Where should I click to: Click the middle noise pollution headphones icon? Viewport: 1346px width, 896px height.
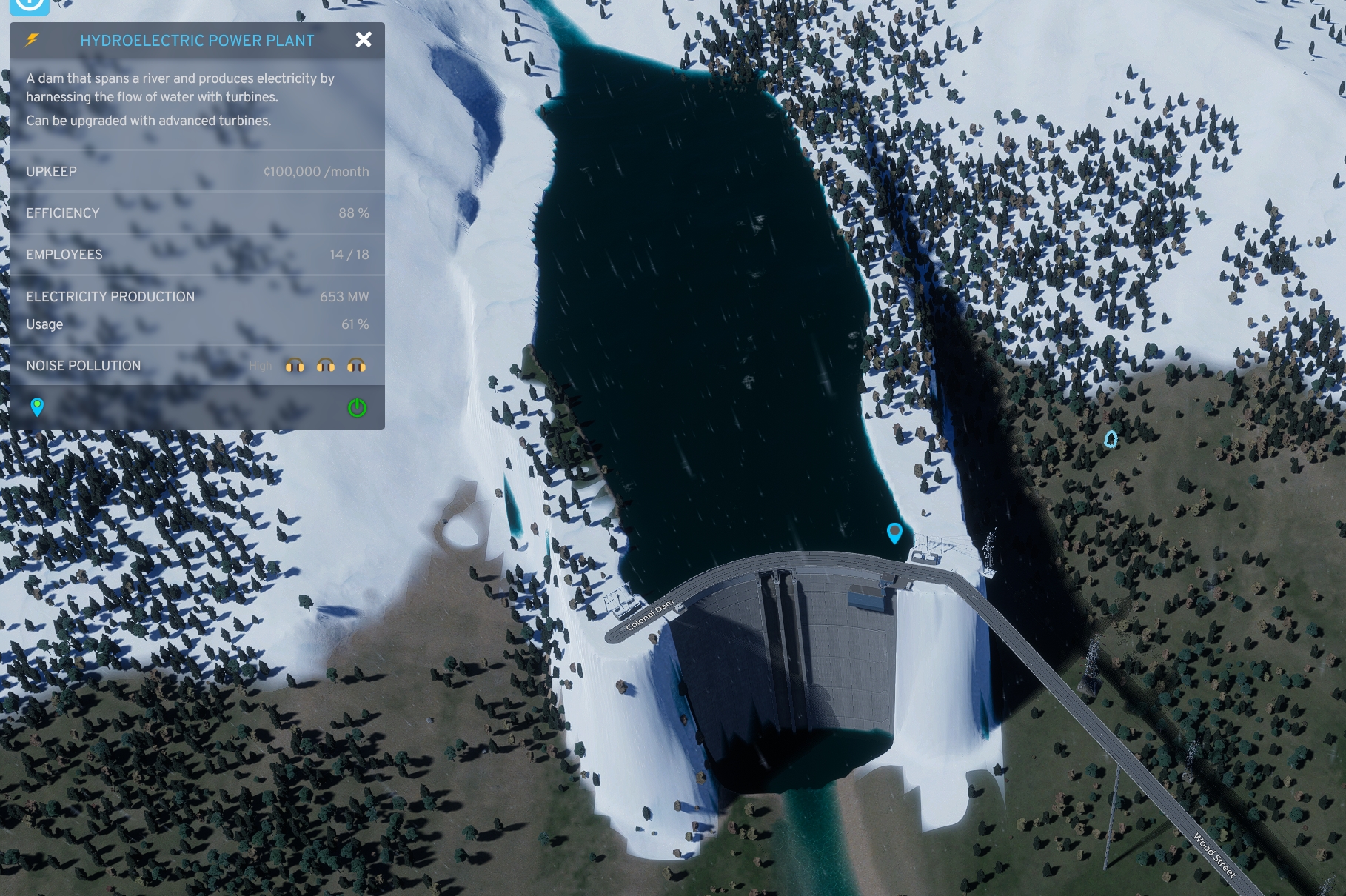[x=326, y=365]
